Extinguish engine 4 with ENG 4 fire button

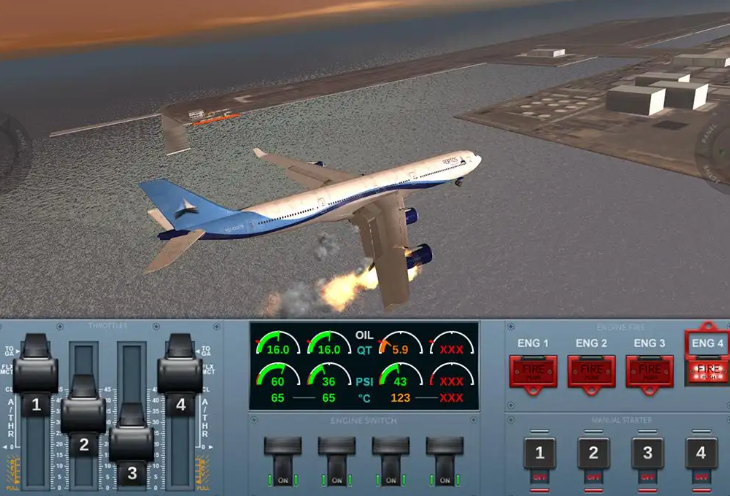coord(707,370)
